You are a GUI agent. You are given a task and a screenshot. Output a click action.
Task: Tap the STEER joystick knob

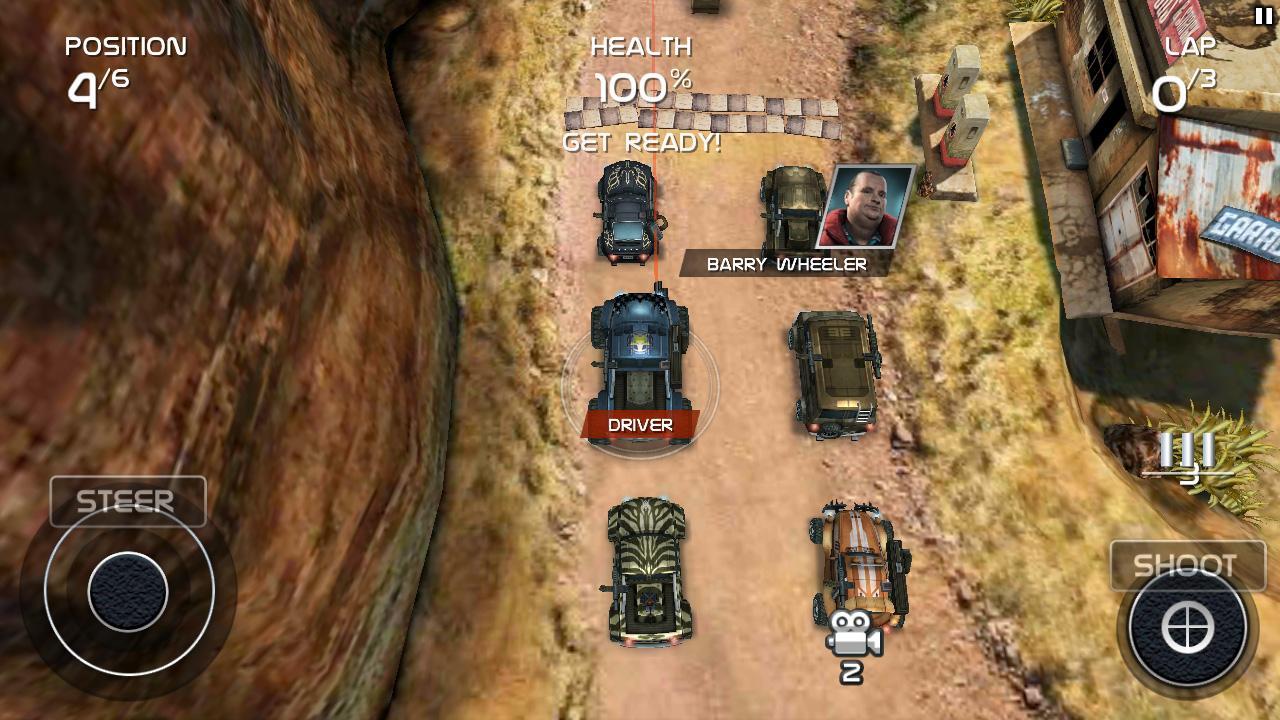point(128,591)
